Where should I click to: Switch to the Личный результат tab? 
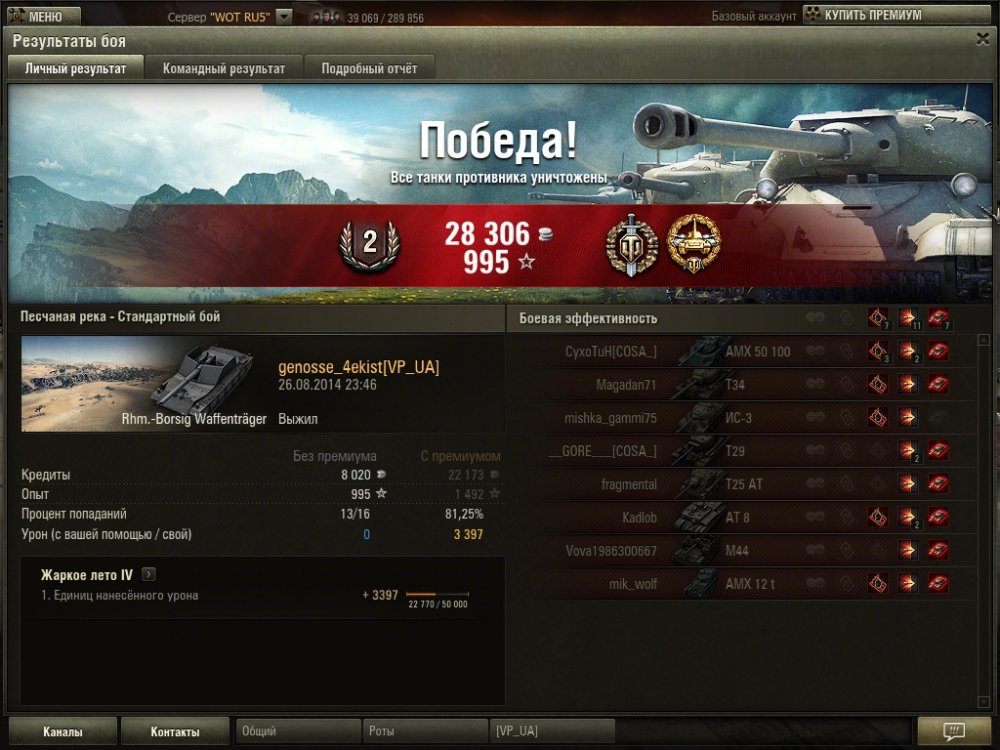click(76, 69)
